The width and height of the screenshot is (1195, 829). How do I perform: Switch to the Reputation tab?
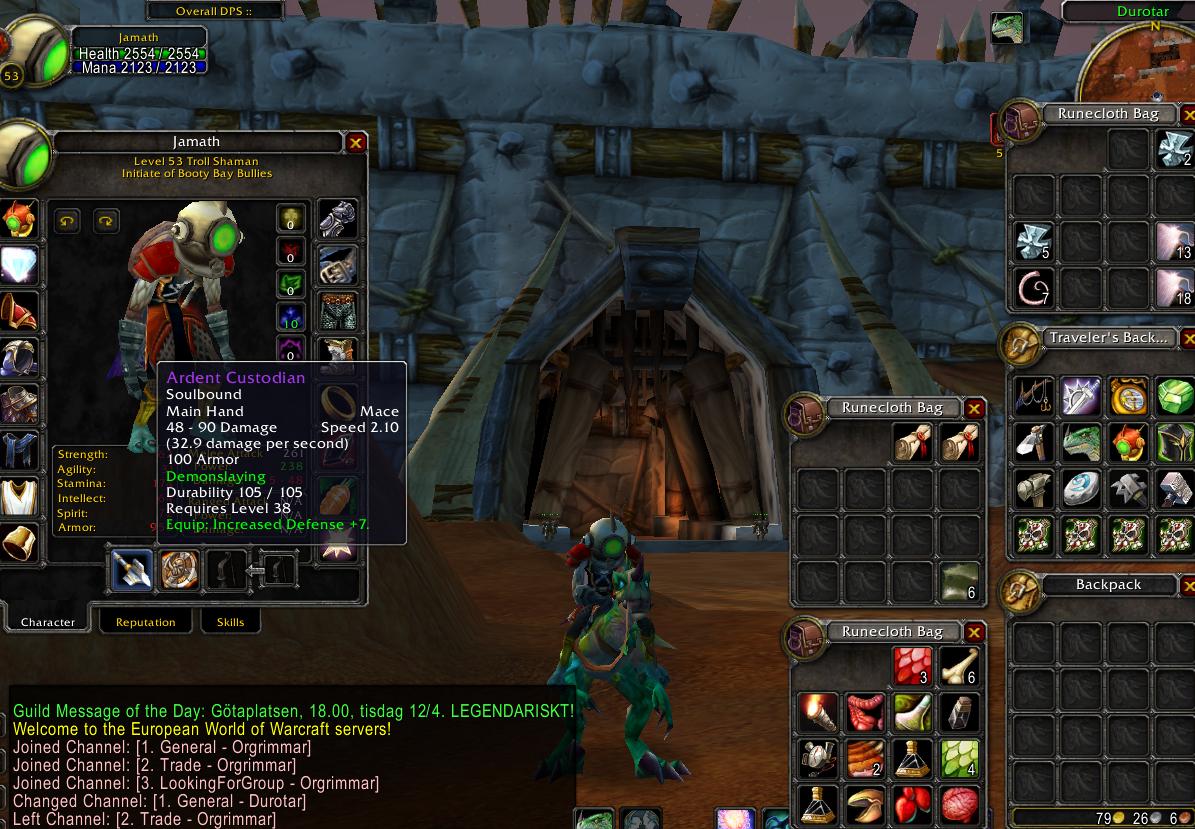(145, 622)
